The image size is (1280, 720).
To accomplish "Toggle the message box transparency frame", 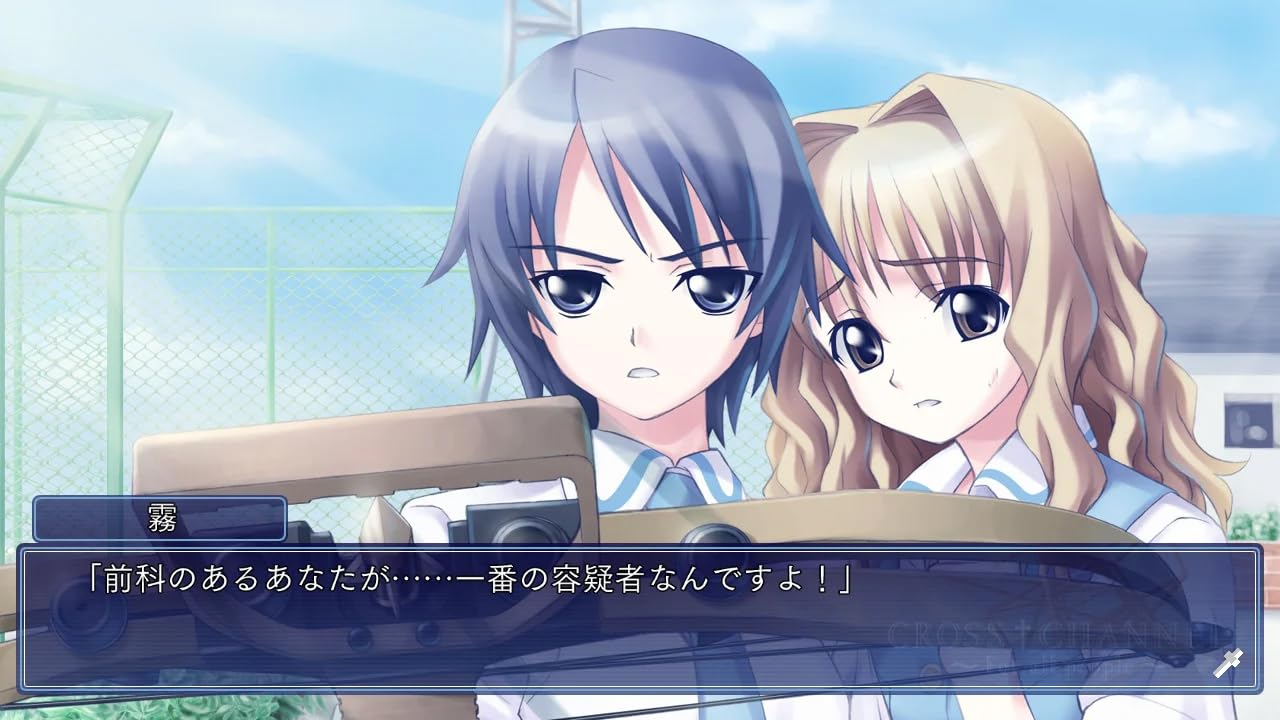I will pyautogui.click(x=640, y=545).
